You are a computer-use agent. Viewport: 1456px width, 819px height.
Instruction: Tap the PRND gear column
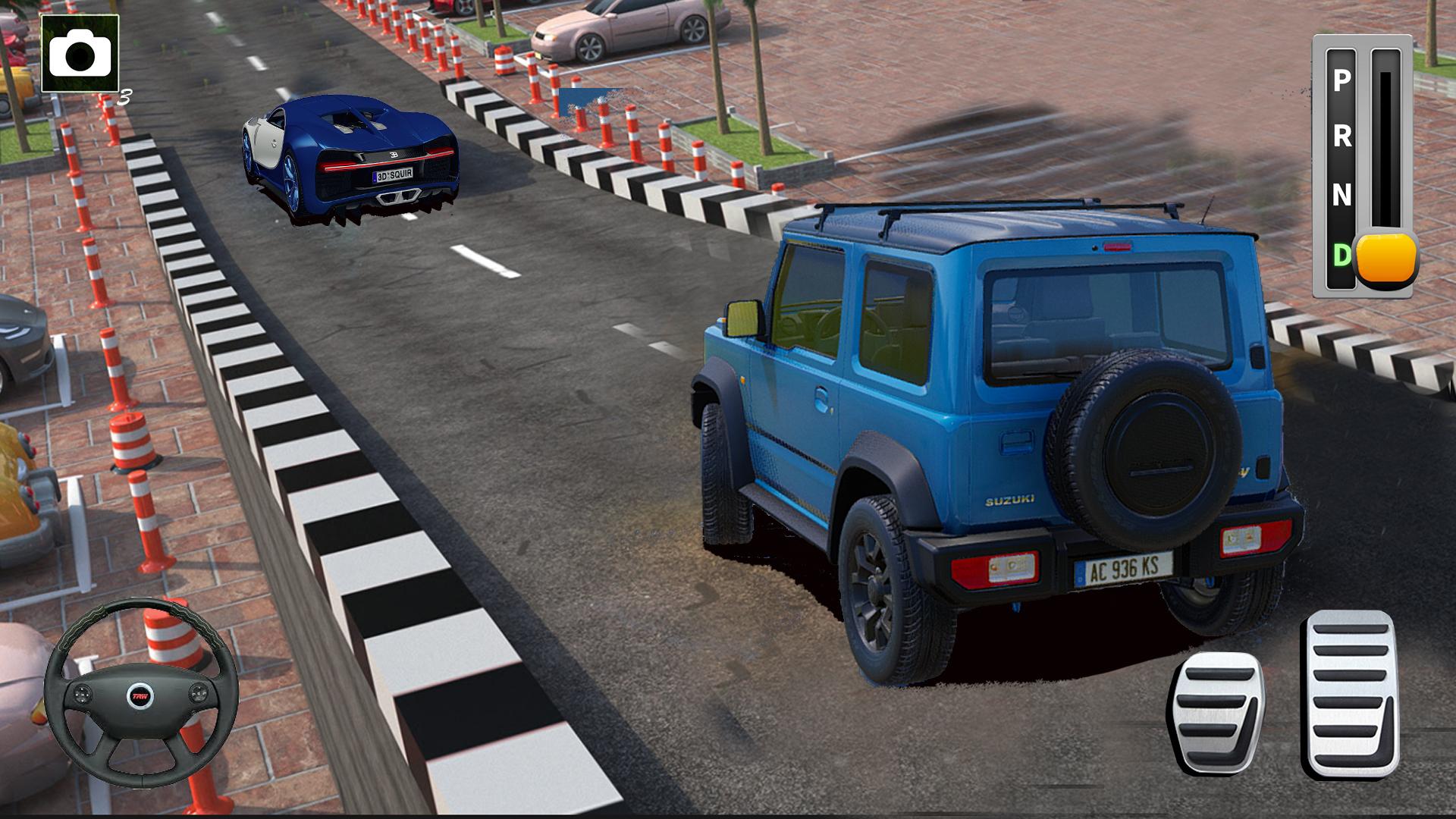click(x=1340, y=167)
